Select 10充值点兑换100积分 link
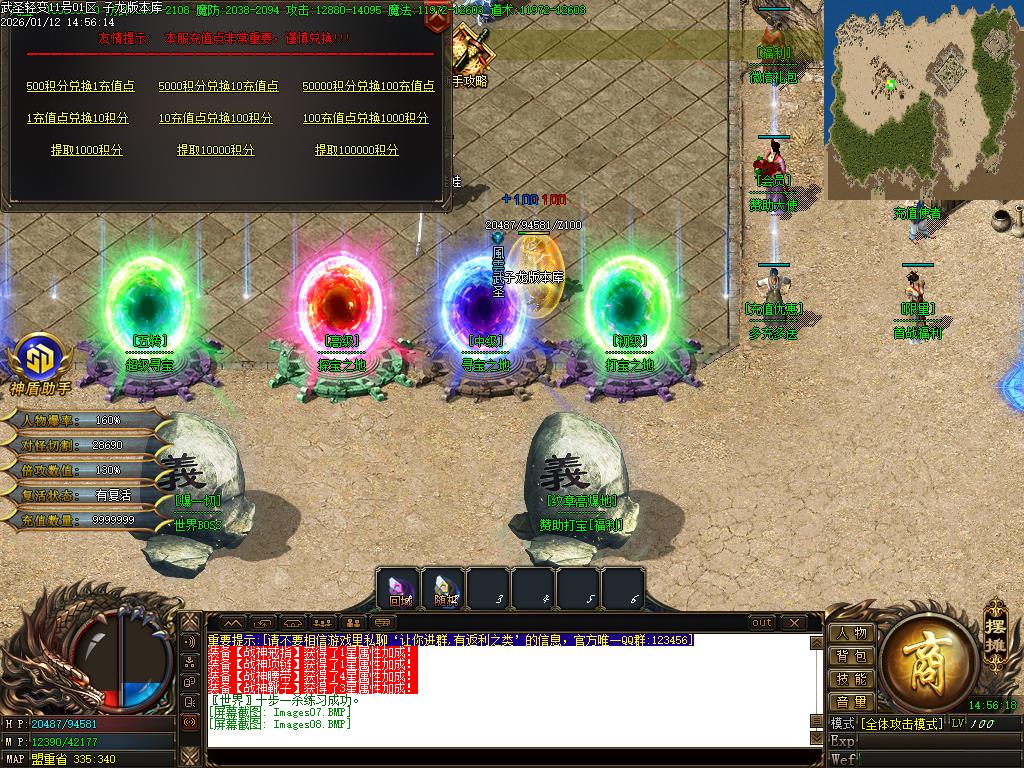This screenshot has height=768, width=1024. 215,118
